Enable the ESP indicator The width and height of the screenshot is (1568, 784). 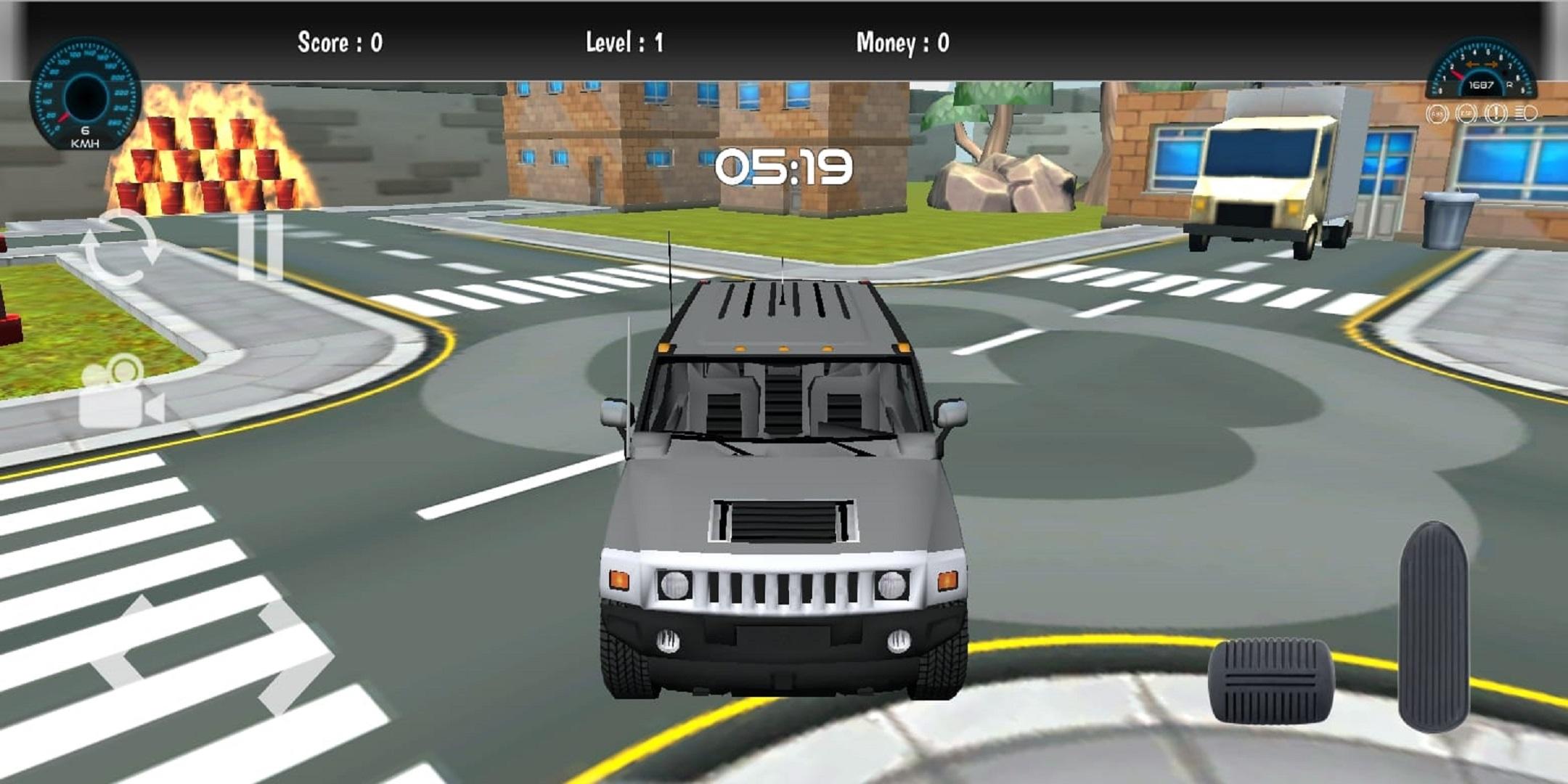[1466, 113]
